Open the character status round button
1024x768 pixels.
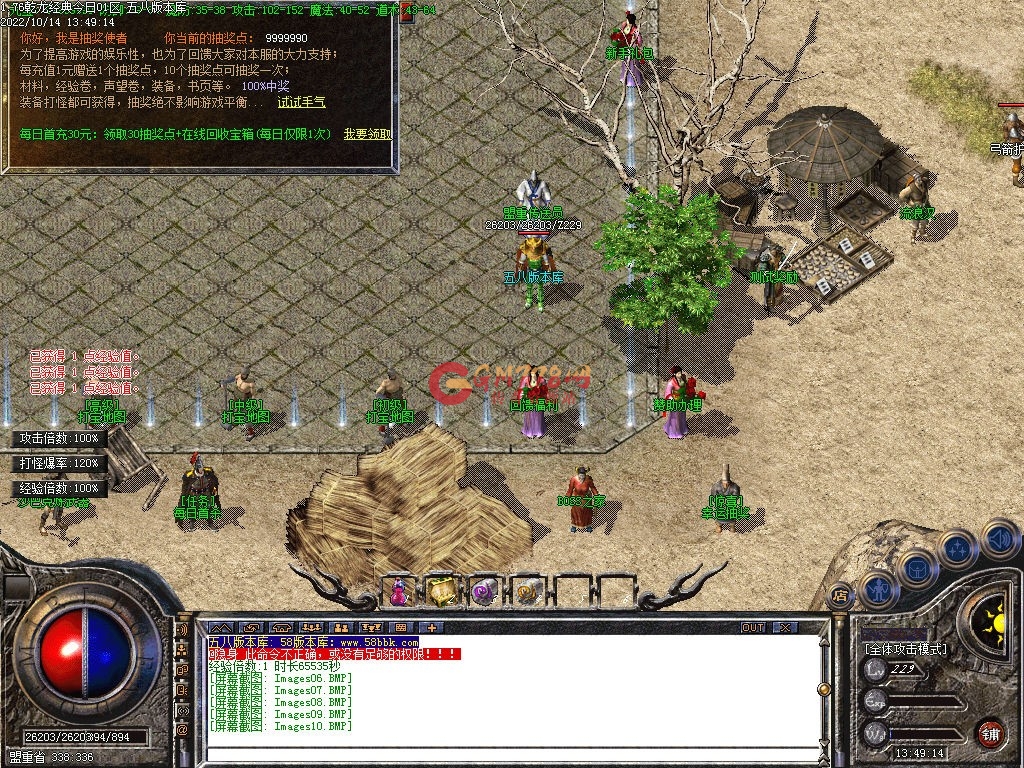pos(878,590)
